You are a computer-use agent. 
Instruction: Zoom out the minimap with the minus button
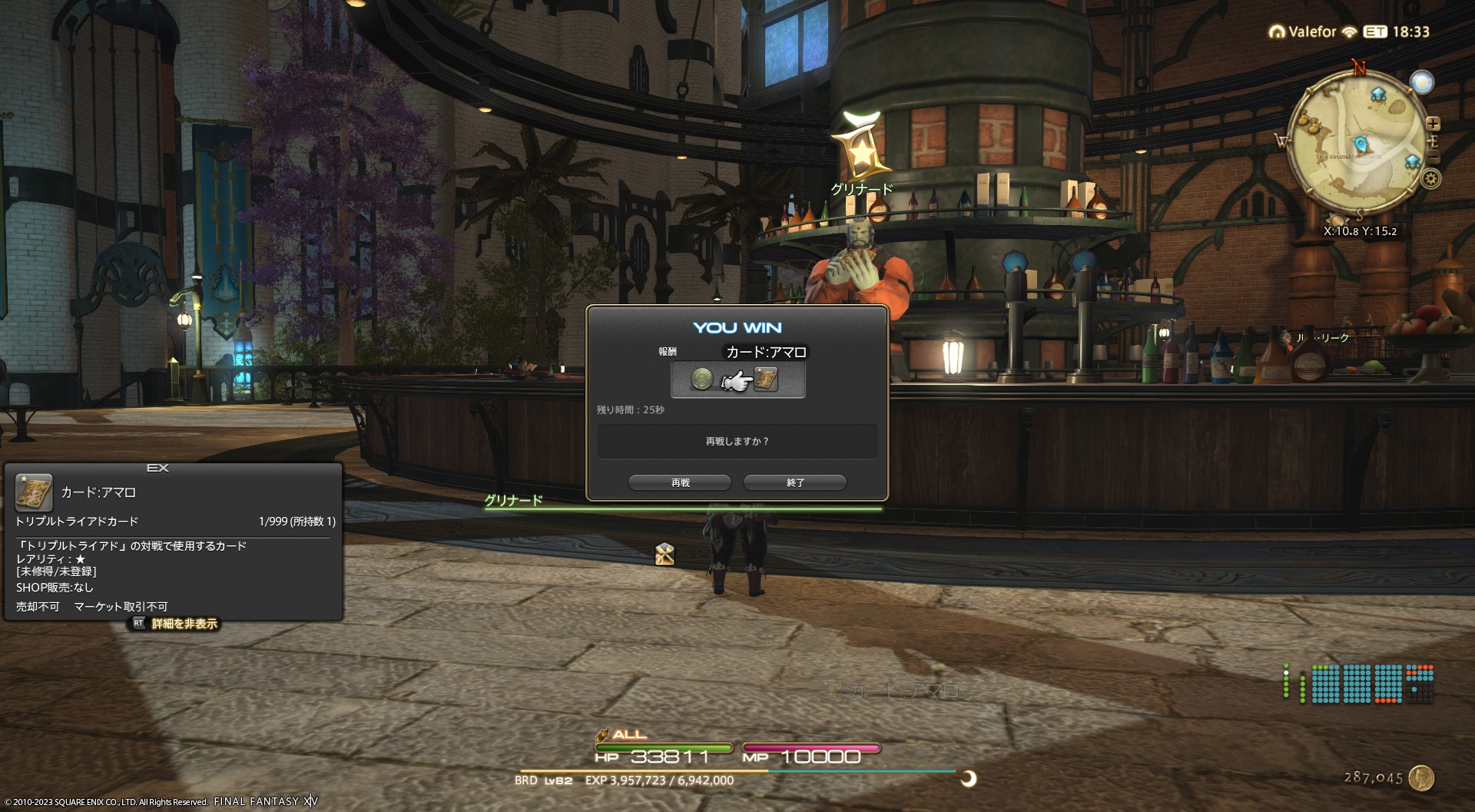(1434, 158)
